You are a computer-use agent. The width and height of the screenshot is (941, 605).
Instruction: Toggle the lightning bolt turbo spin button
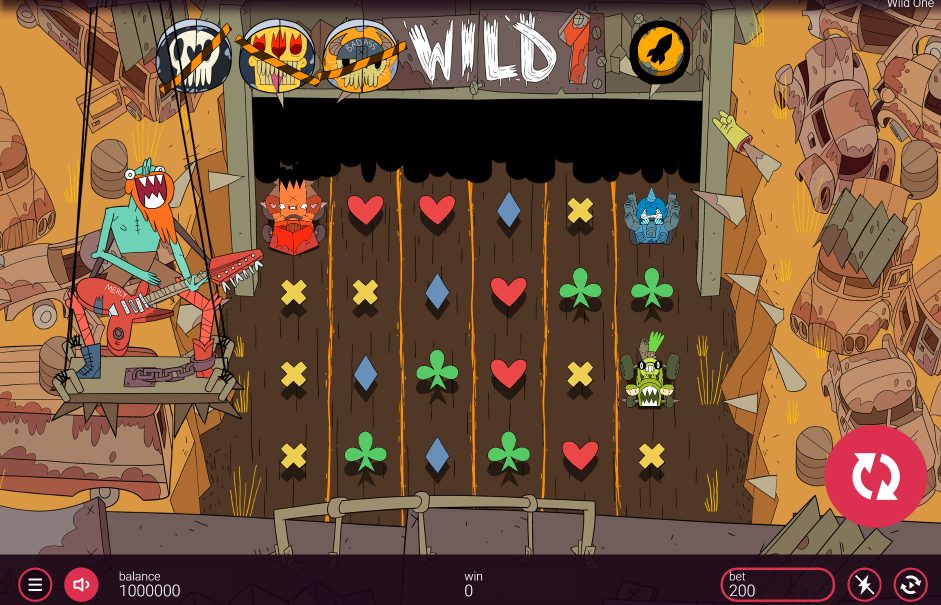pyautogui.click(x=864, y=585)
